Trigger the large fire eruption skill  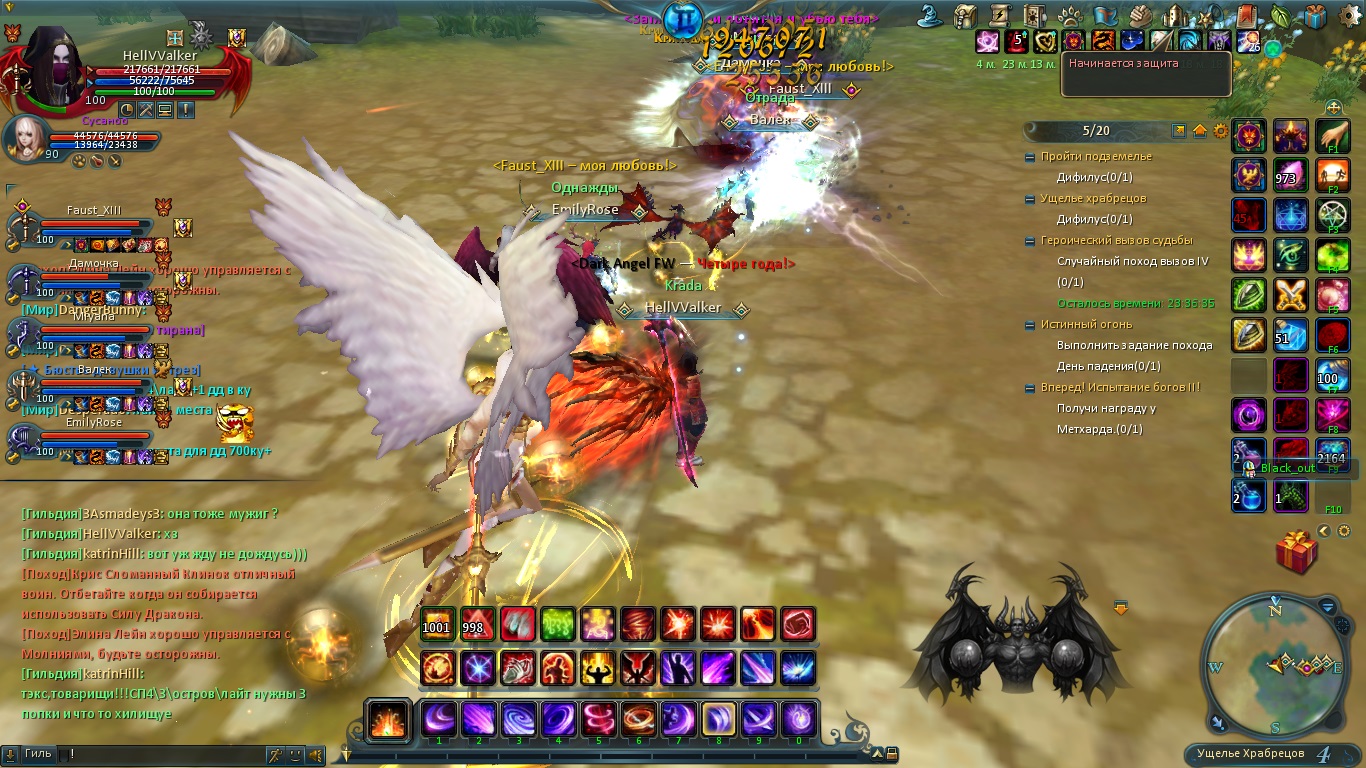pos(387,720)
